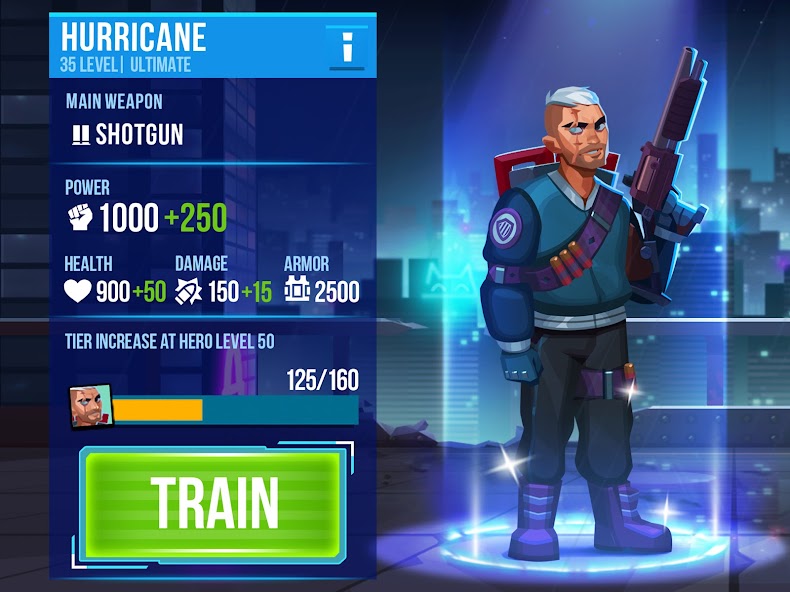This screenshot has width=790, height=592.
Task: Click Hurricane's portrait thumbnail
Action: 88,407
